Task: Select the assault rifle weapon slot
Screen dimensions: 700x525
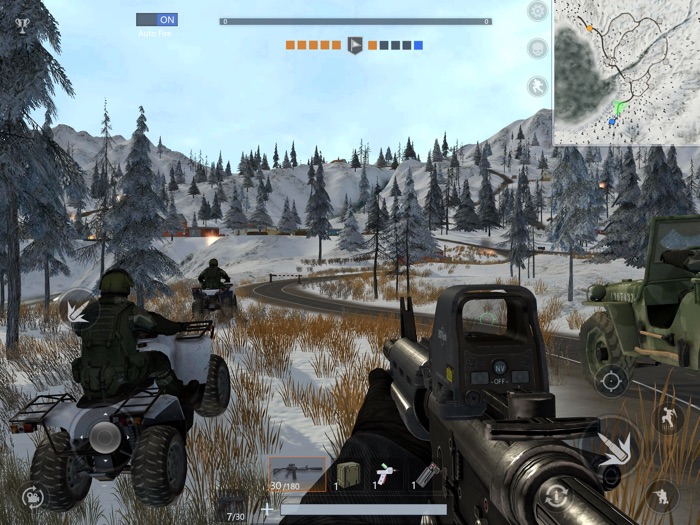Action: tap(297, 473)
